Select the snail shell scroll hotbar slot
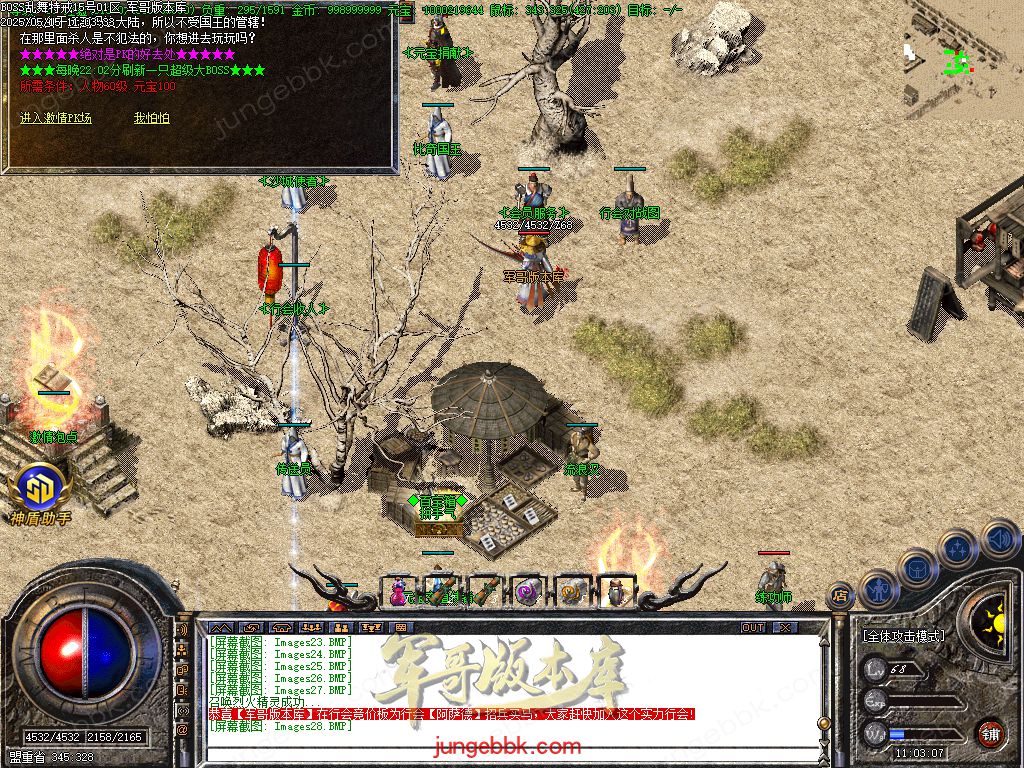Image resolution: width=1024 pixels, height=768 pixels. click(x=572, y=592)
